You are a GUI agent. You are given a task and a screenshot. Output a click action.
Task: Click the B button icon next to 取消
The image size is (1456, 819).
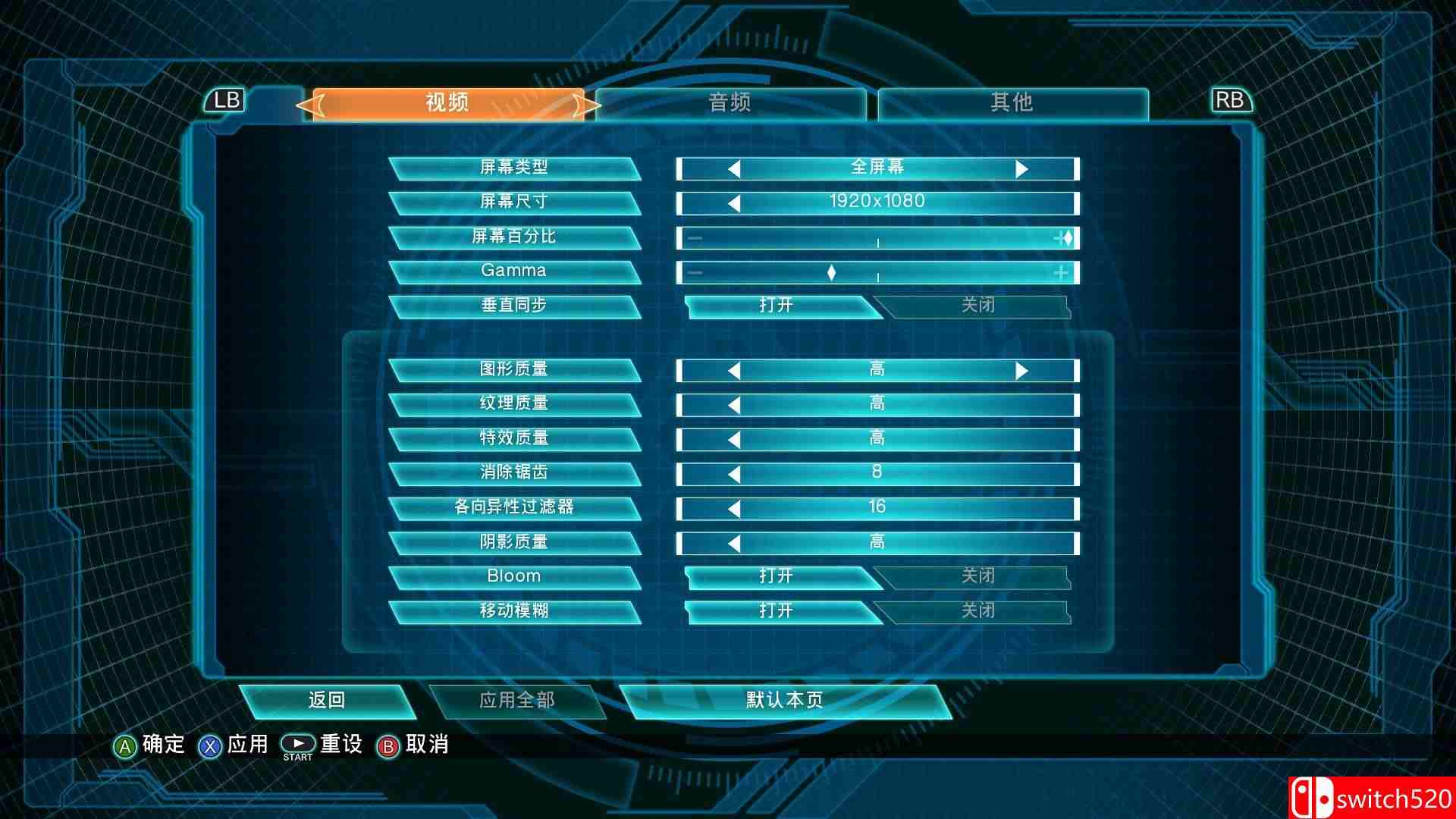[x=389, y=745]
